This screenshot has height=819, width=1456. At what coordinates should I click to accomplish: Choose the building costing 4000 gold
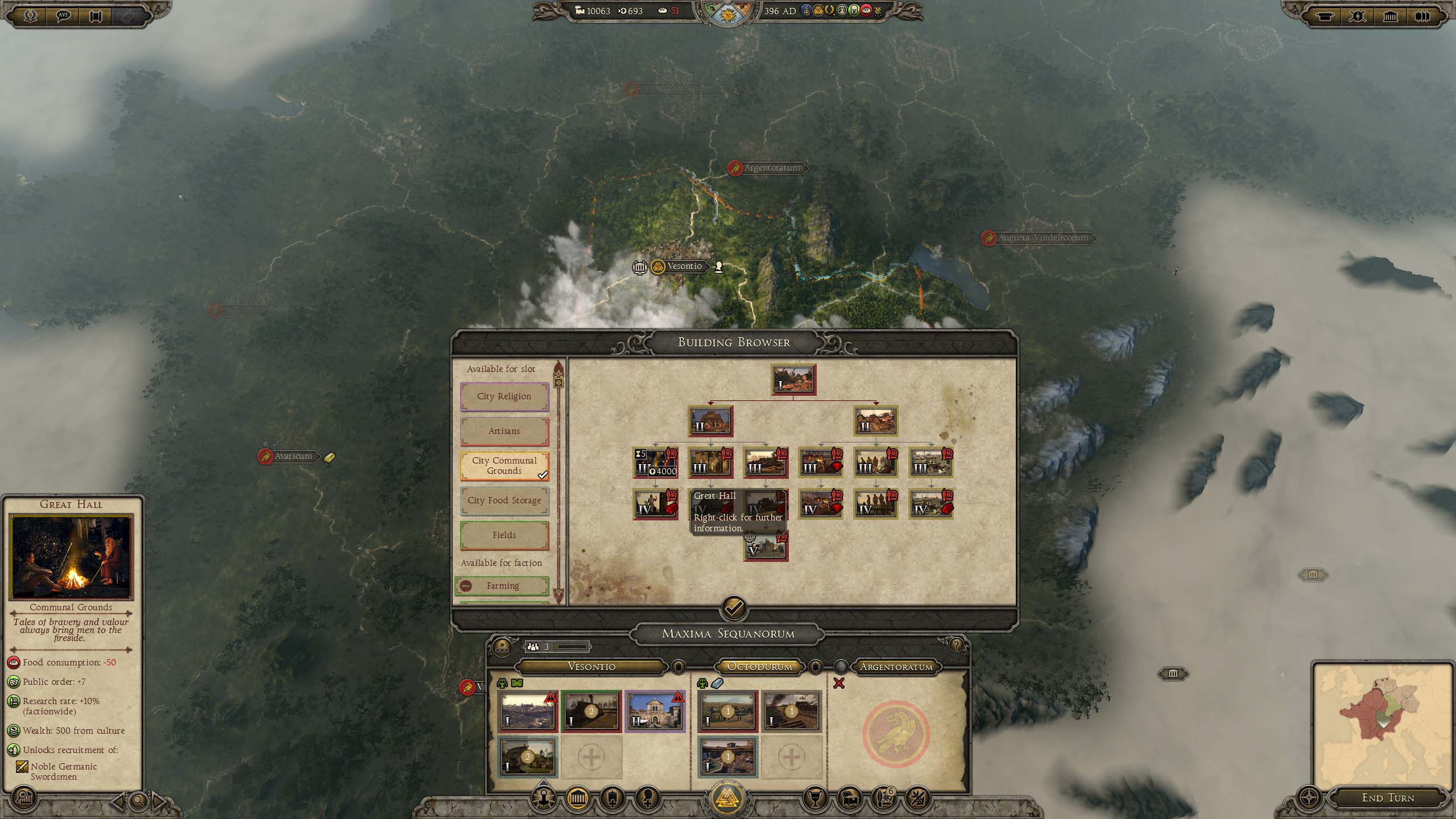point(655,462)
